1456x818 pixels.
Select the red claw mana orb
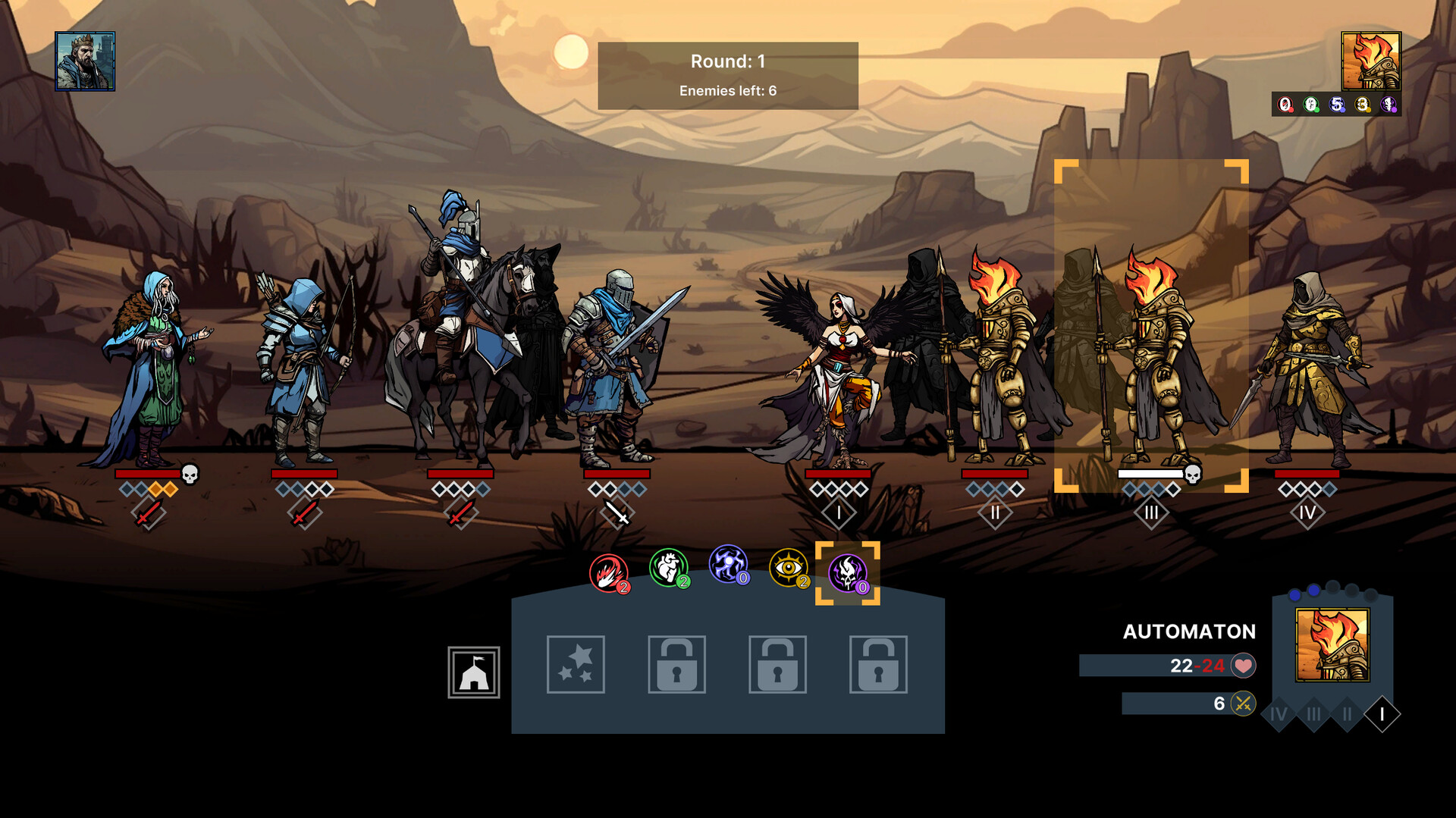608,573
